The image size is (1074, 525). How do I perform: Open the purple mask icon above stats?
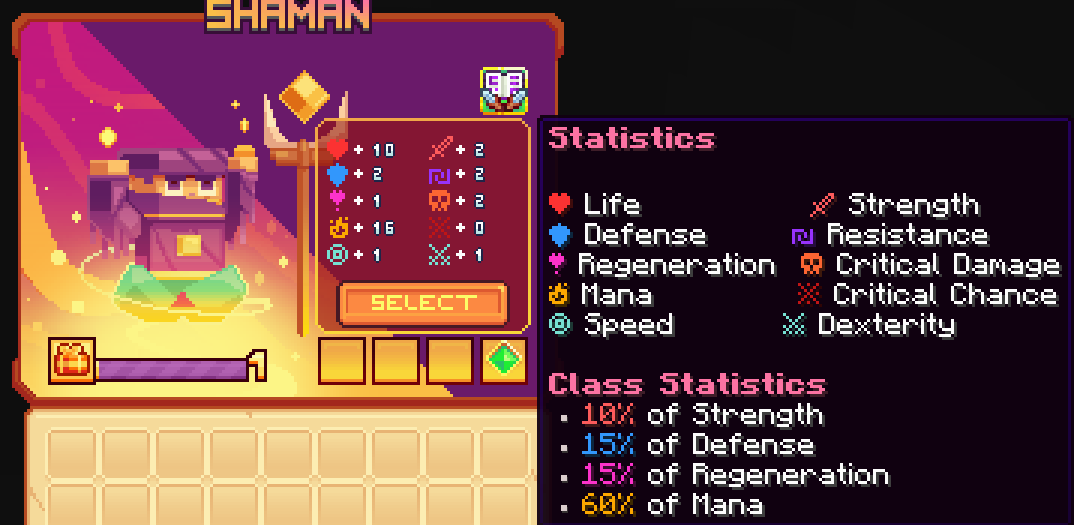(x=504, y=92)
